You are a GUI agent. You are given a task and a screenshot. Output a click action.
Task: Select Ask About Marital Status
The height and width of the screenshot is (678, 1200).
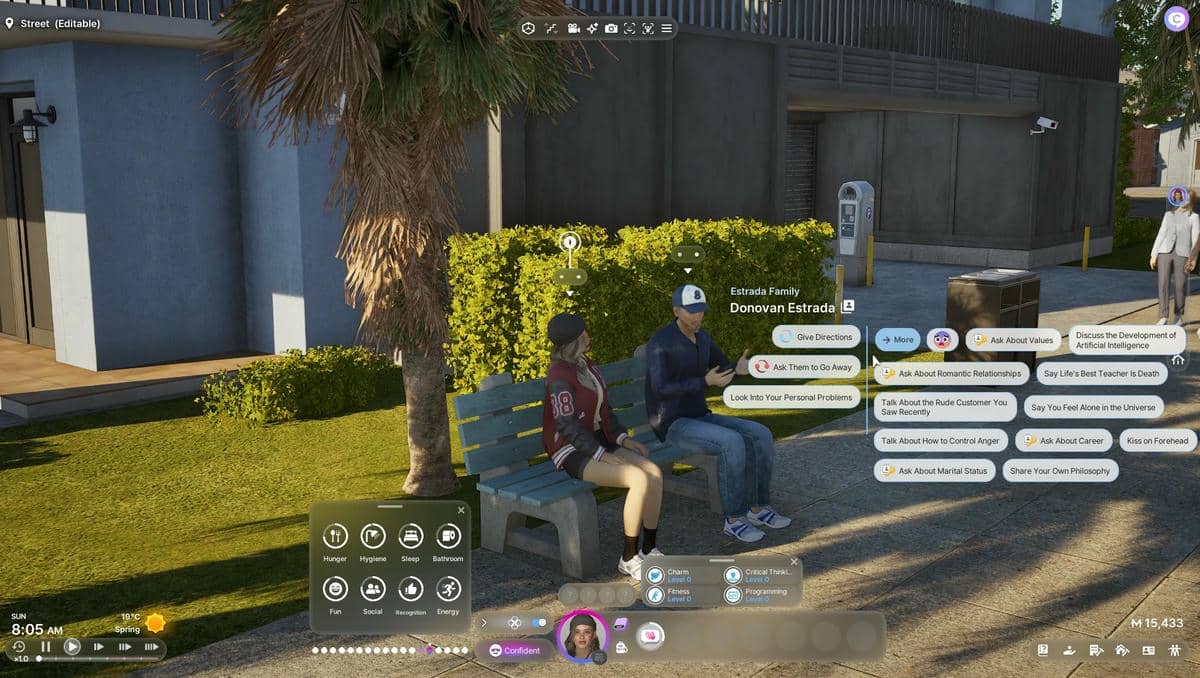[x=934, y=471]
